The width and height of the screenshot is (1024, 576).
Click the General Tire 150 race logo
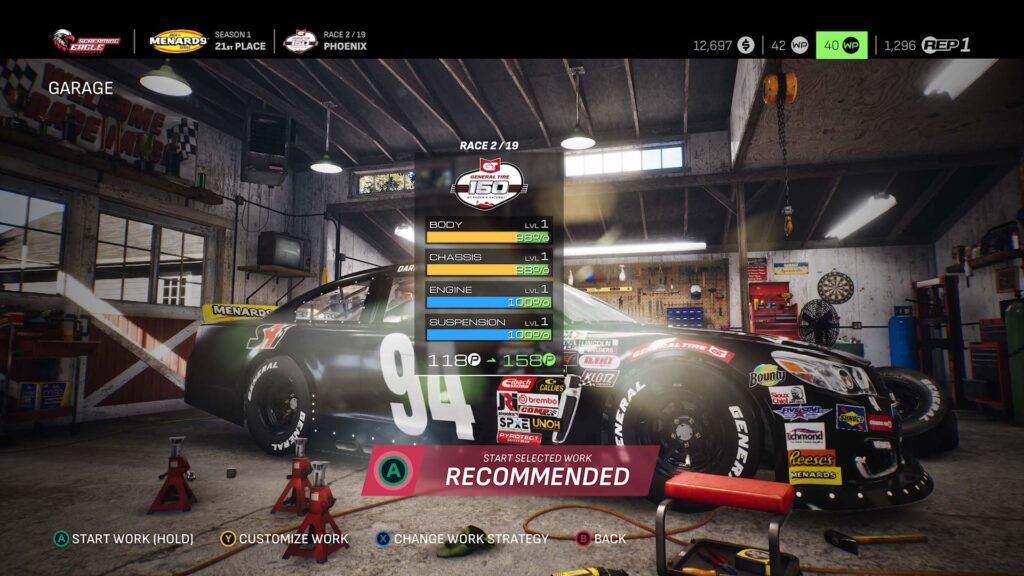tap(488, 183)
